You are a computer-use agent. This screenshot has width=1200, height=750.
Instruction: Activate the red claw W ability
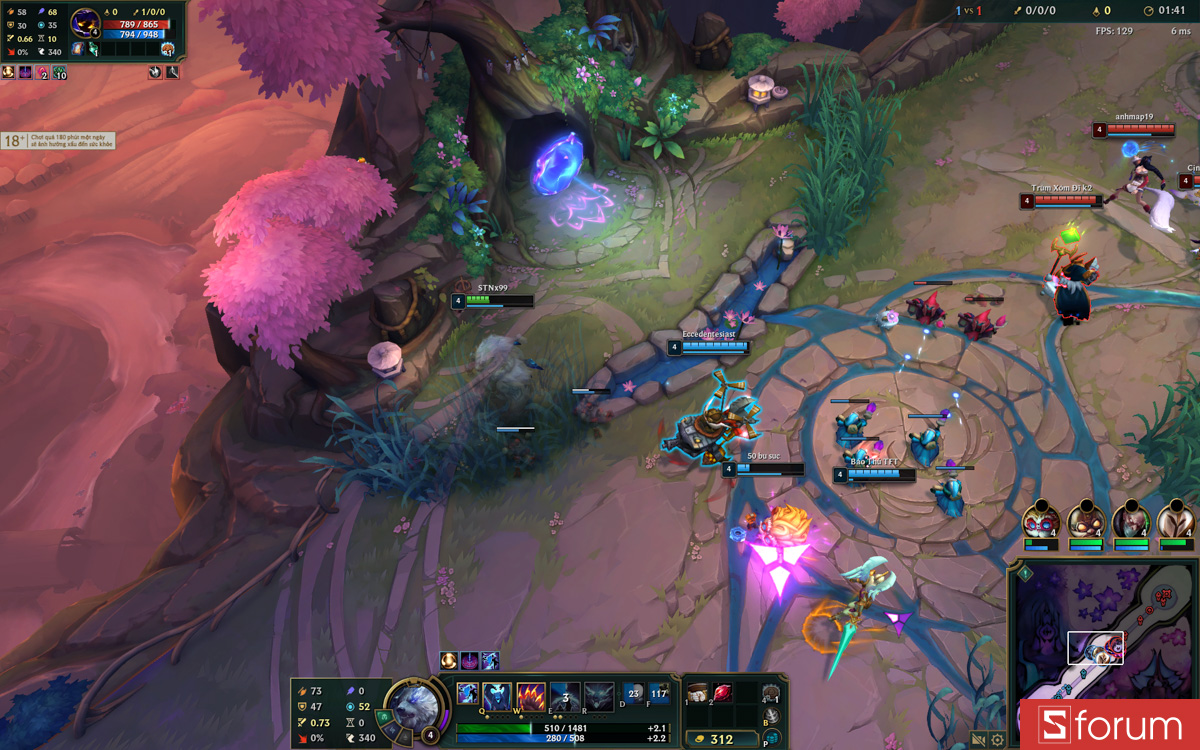point(531,696)
